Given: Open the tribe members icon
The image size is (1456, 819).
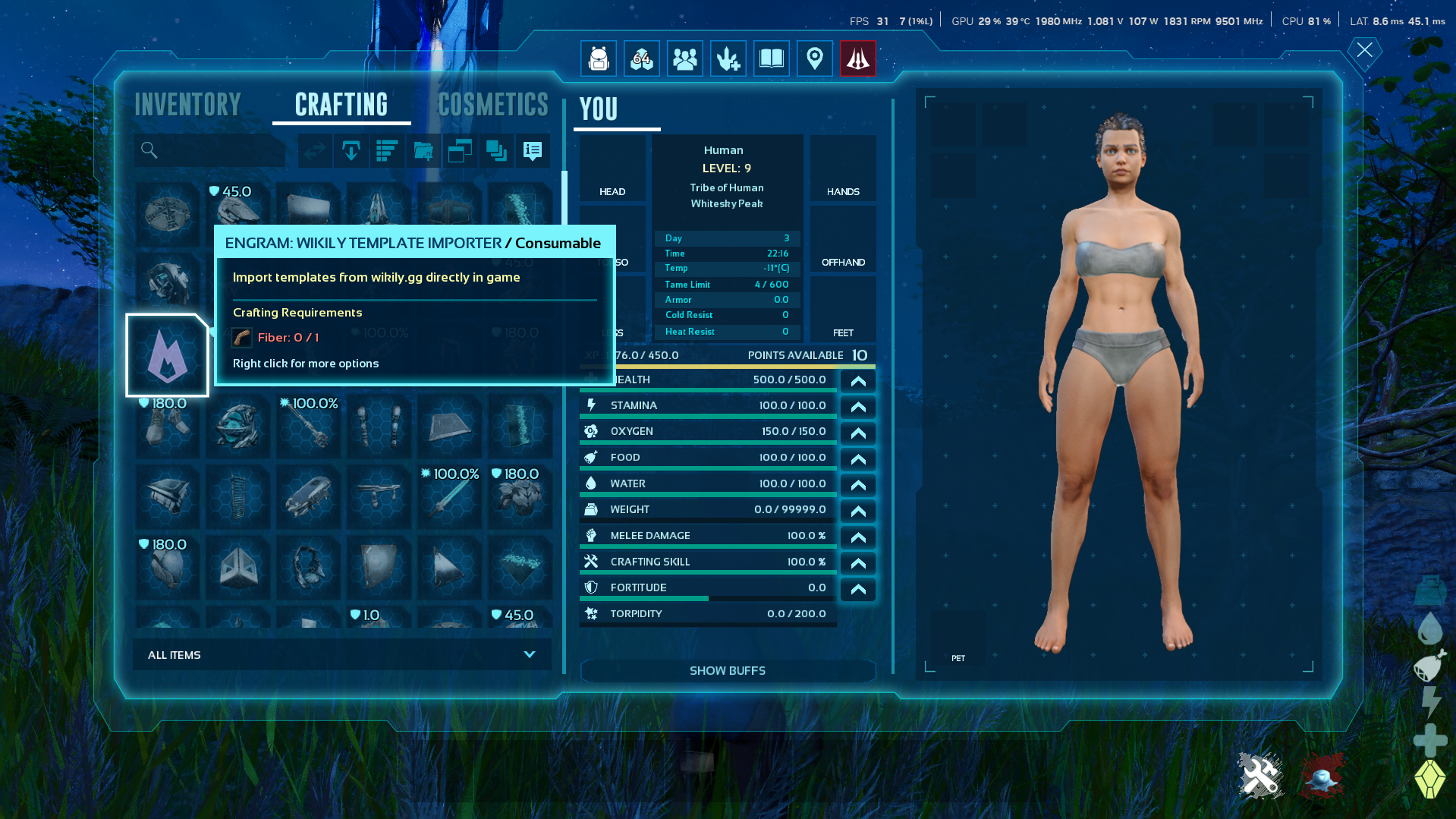Looking at the screenshot, I should click(x=684, y=58).
